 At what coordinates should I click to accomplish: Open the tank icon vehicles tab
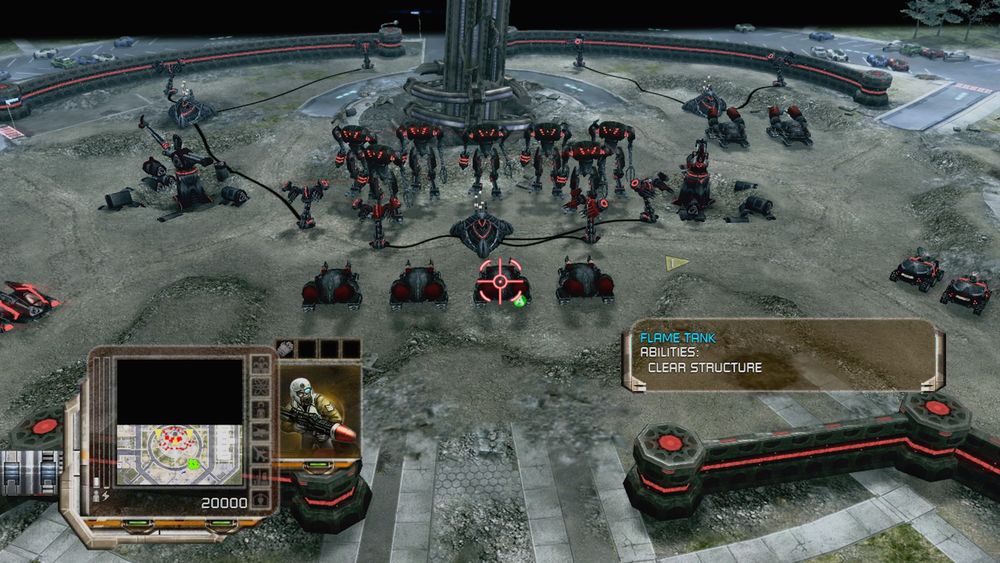[259, 431]
